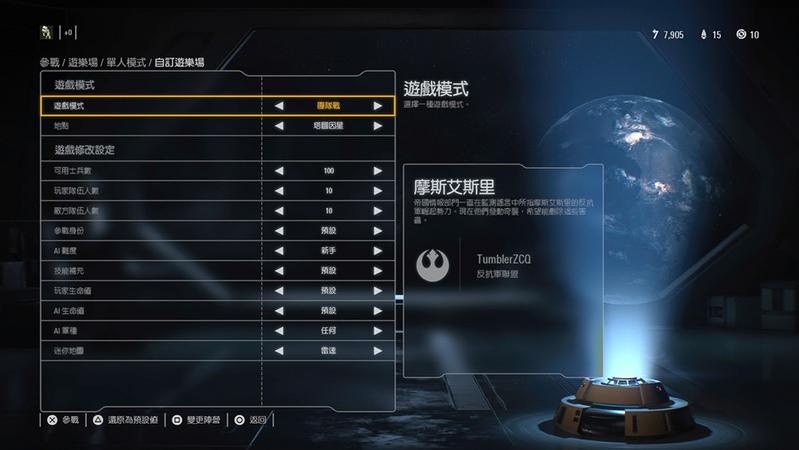Click the 還原為預設值 restore defaults option
799x450 pixels.
125,421
